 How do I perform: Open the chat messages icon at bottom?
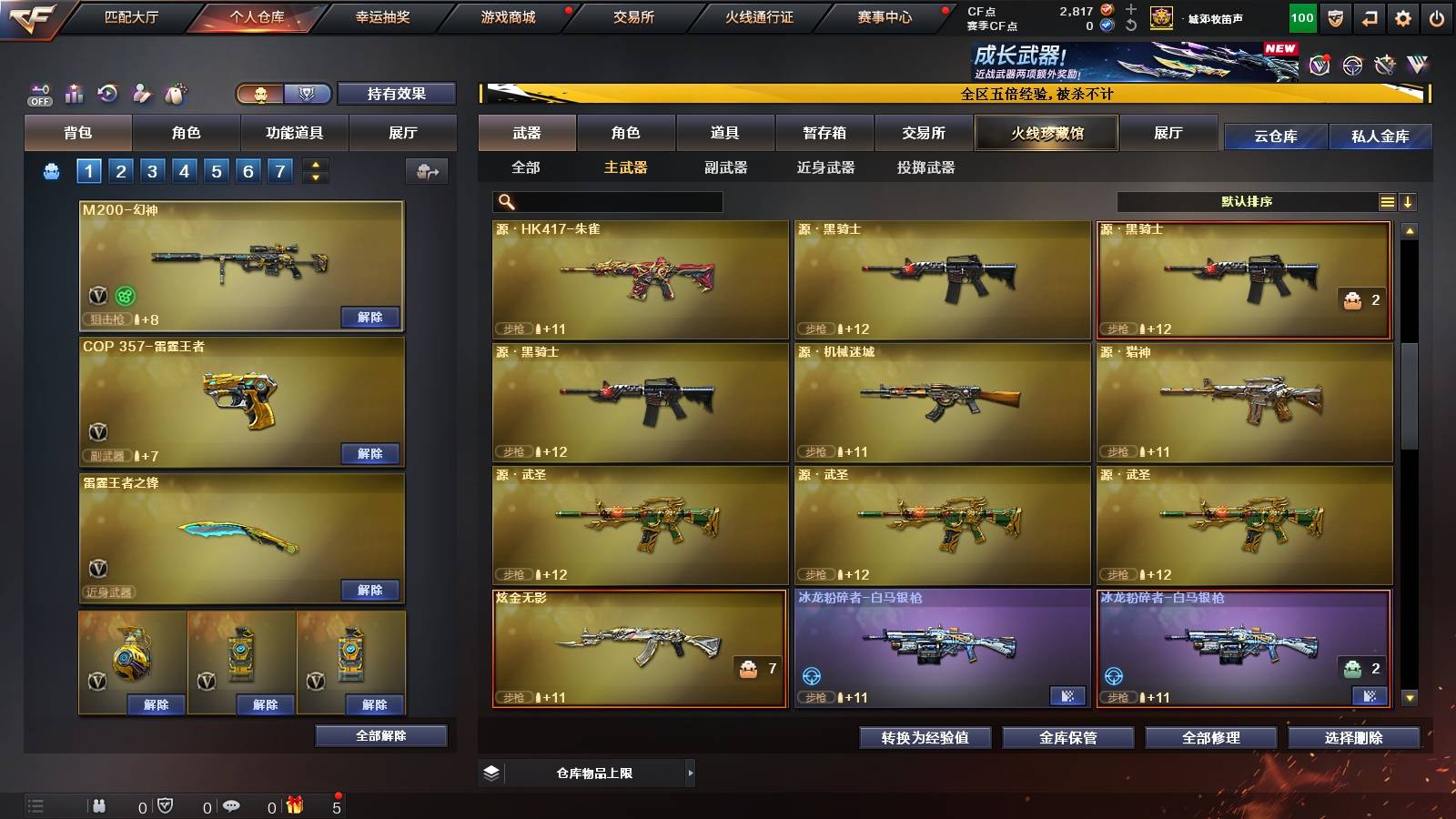click(x=230, y=804)
